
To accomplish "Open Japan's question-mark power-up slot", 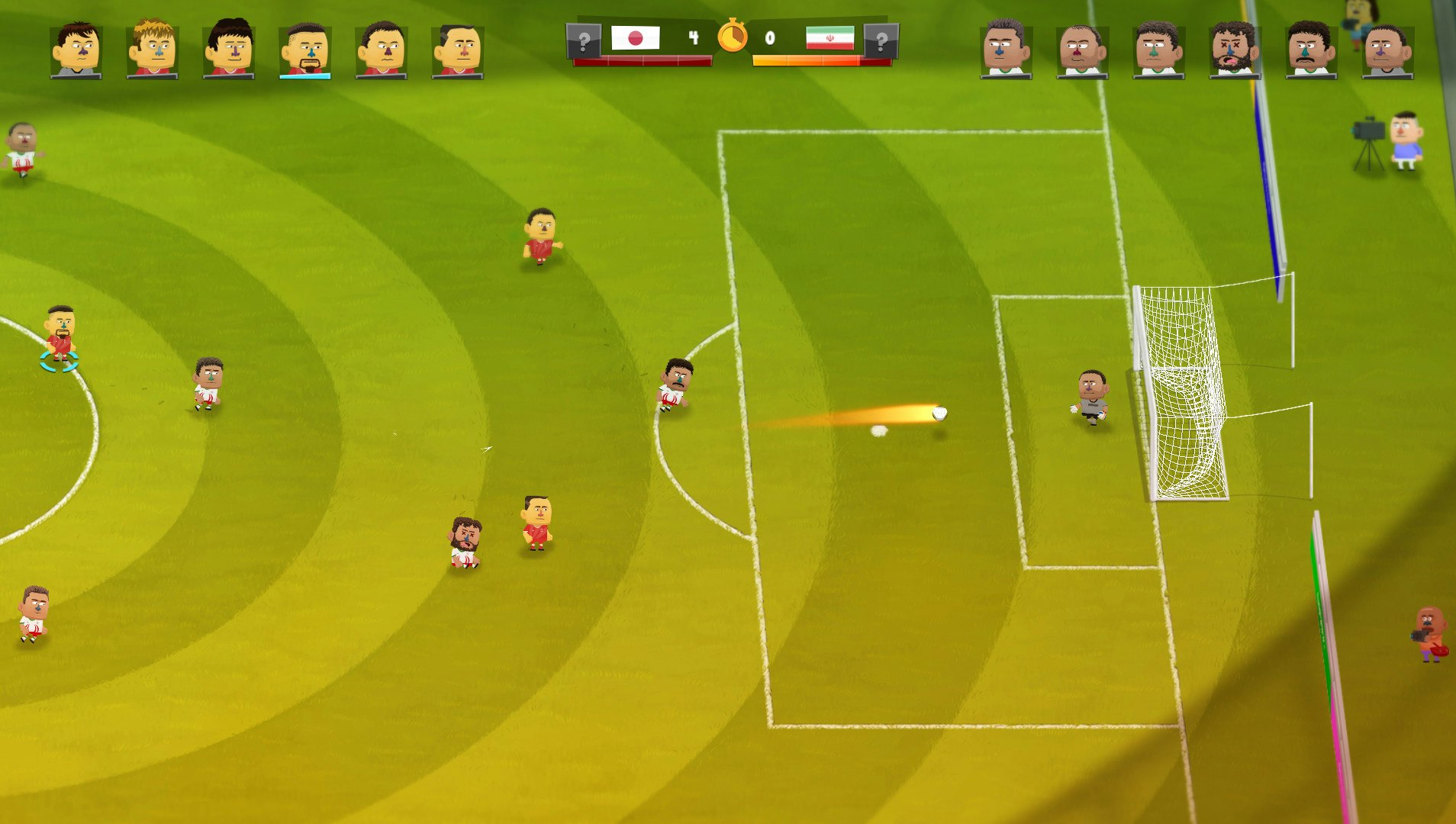I will [582, 40].
